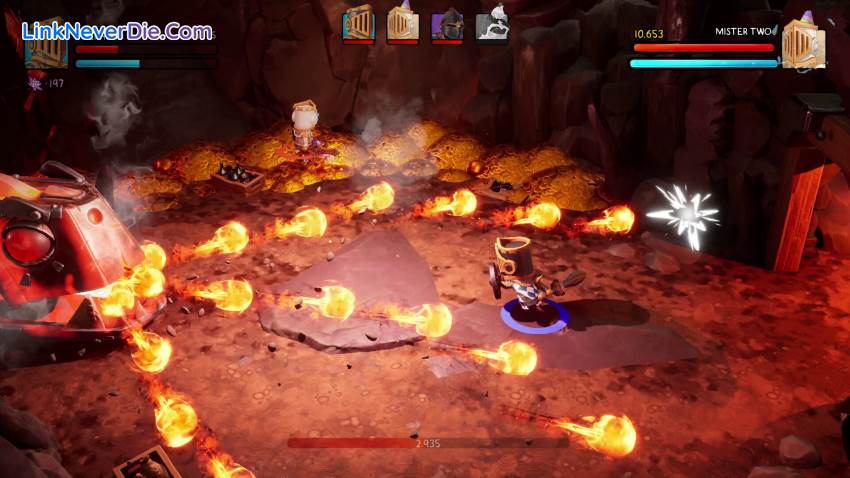
Task: Select the blue-framed cage head portrait
Action: (358, 23)
